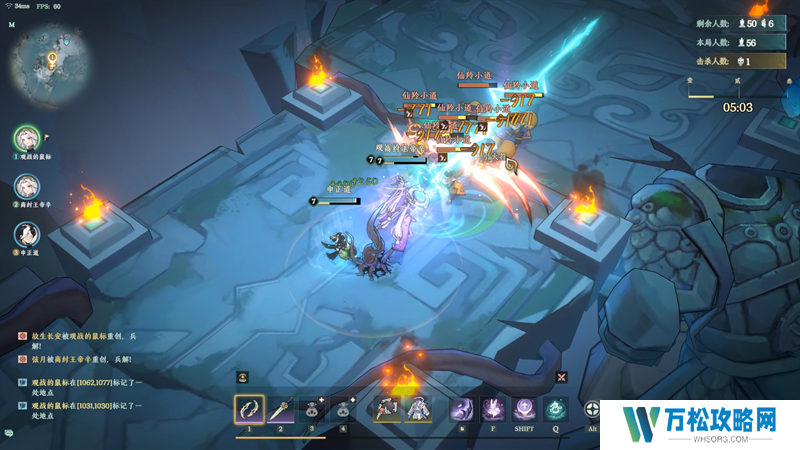Image resolution: width=800 pixels, height=450 pixels.
Task: Click the 万松攻略网 watermark logo
Action: click(698, 420)
